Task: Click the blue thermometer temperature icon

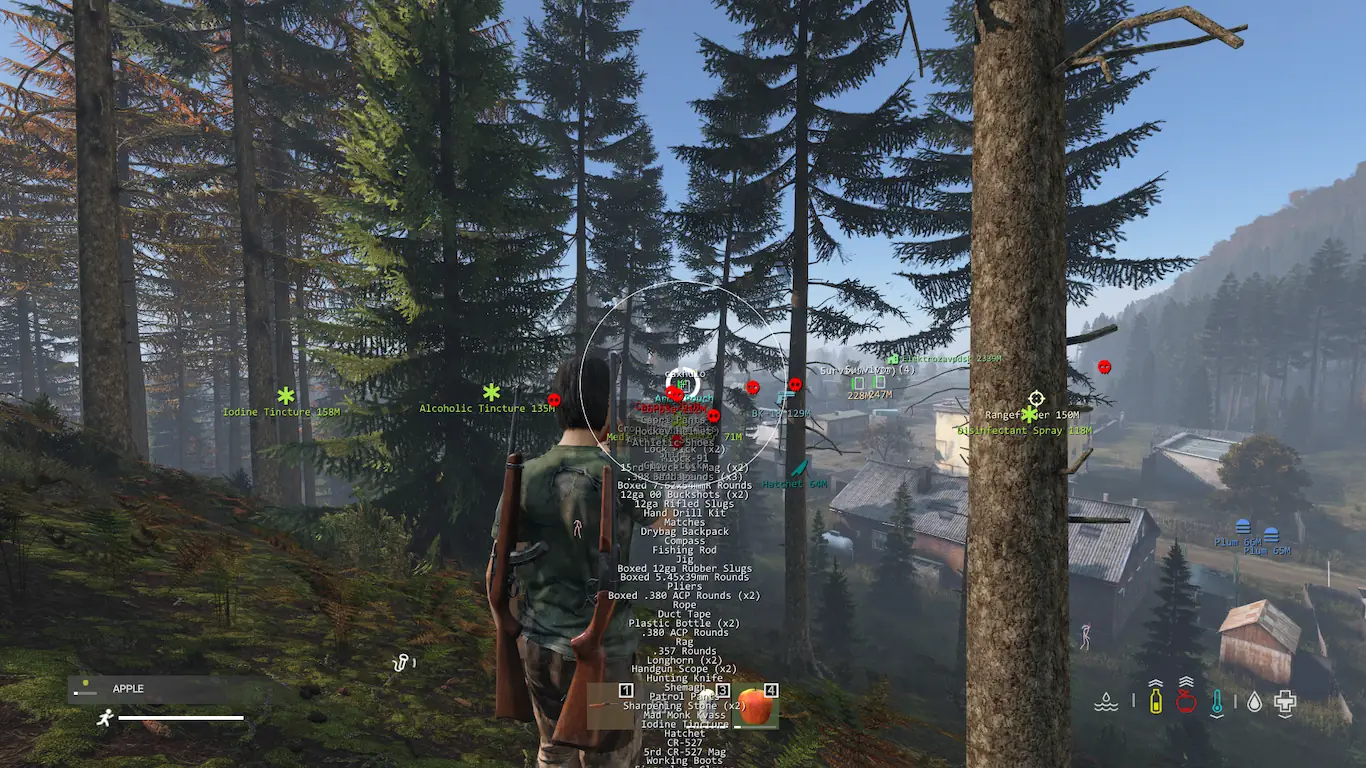Action: [1217, 702]
